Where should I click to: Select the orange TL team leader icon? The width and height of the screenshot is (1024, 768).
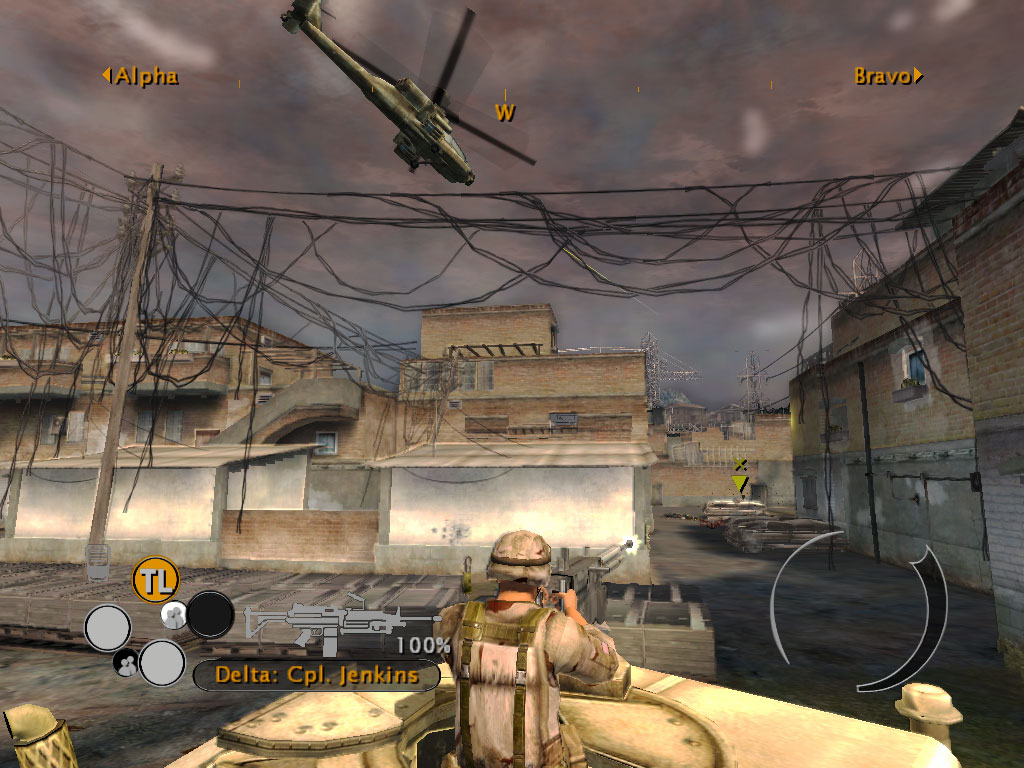[x=155, y=580]
